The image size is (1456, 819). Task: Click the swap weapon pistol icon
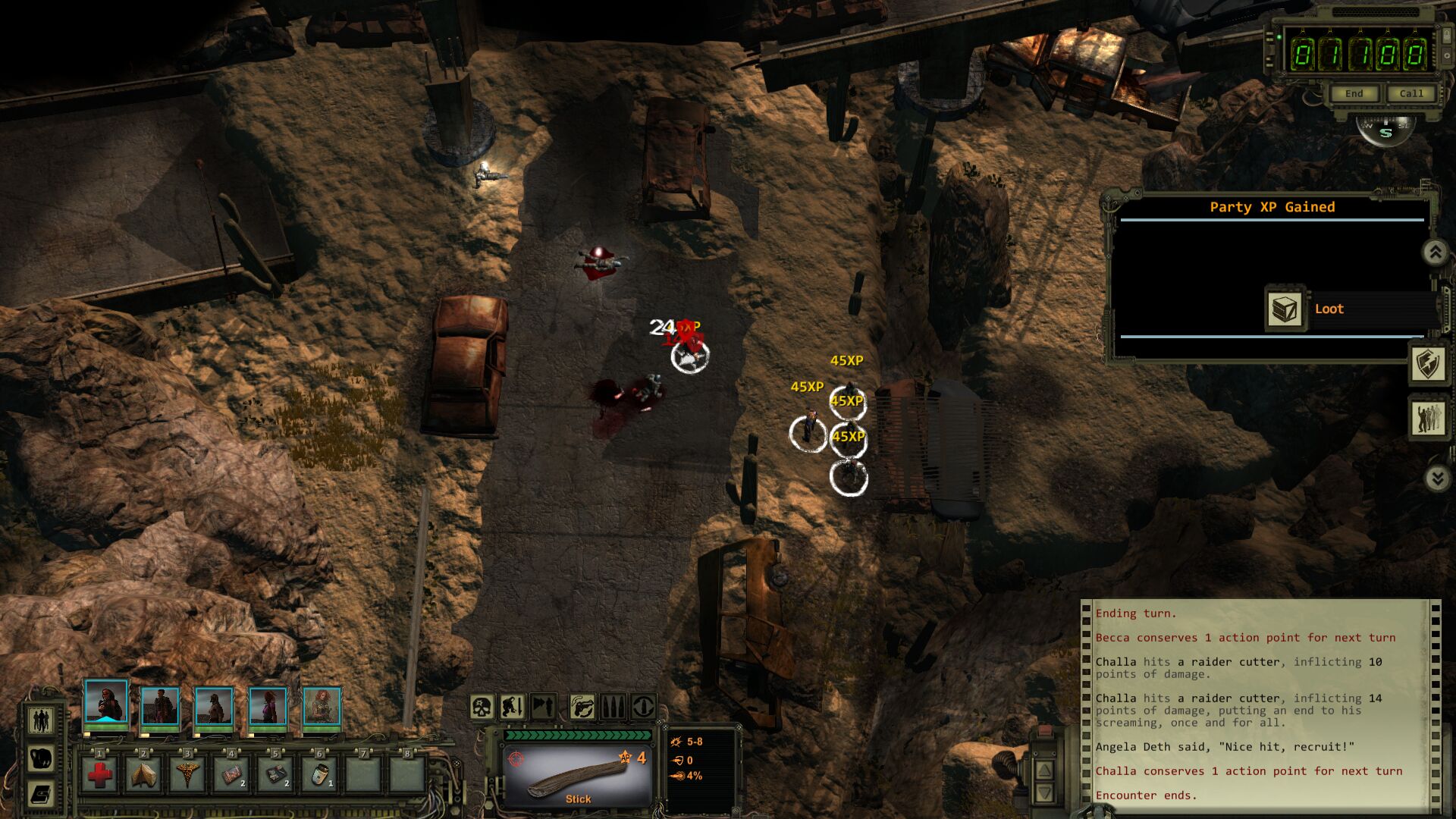point(582,708)
